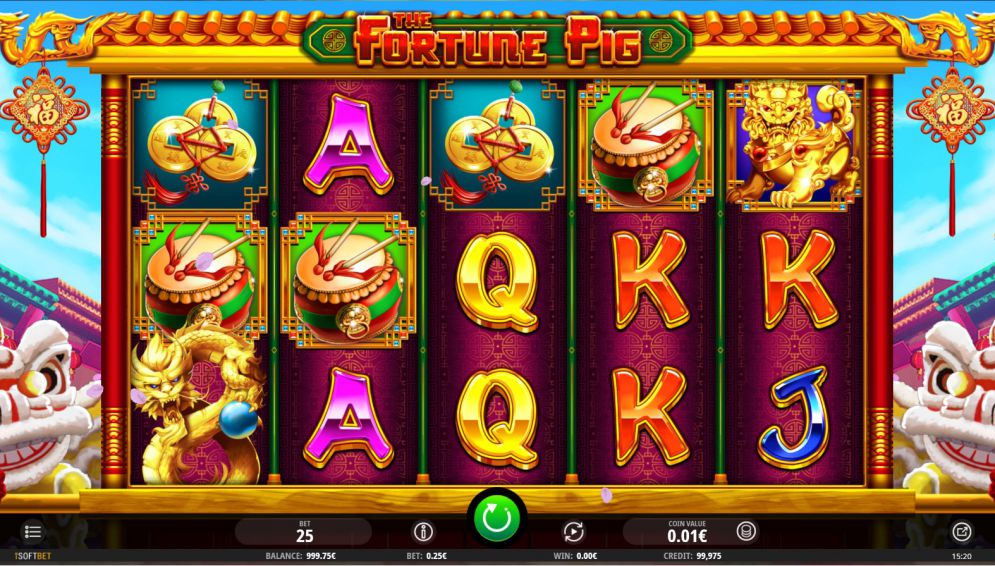Activate the autoplay button

[573, 532]
